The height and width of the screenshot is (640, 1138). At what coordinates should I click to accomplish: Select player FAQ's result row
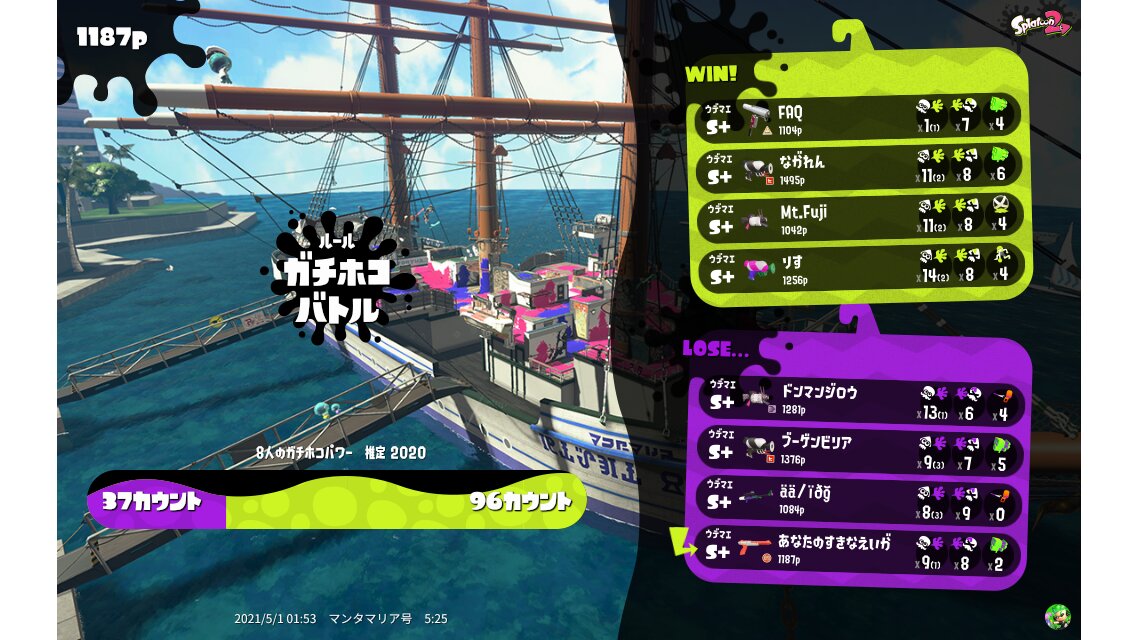(x=858, y=117)
